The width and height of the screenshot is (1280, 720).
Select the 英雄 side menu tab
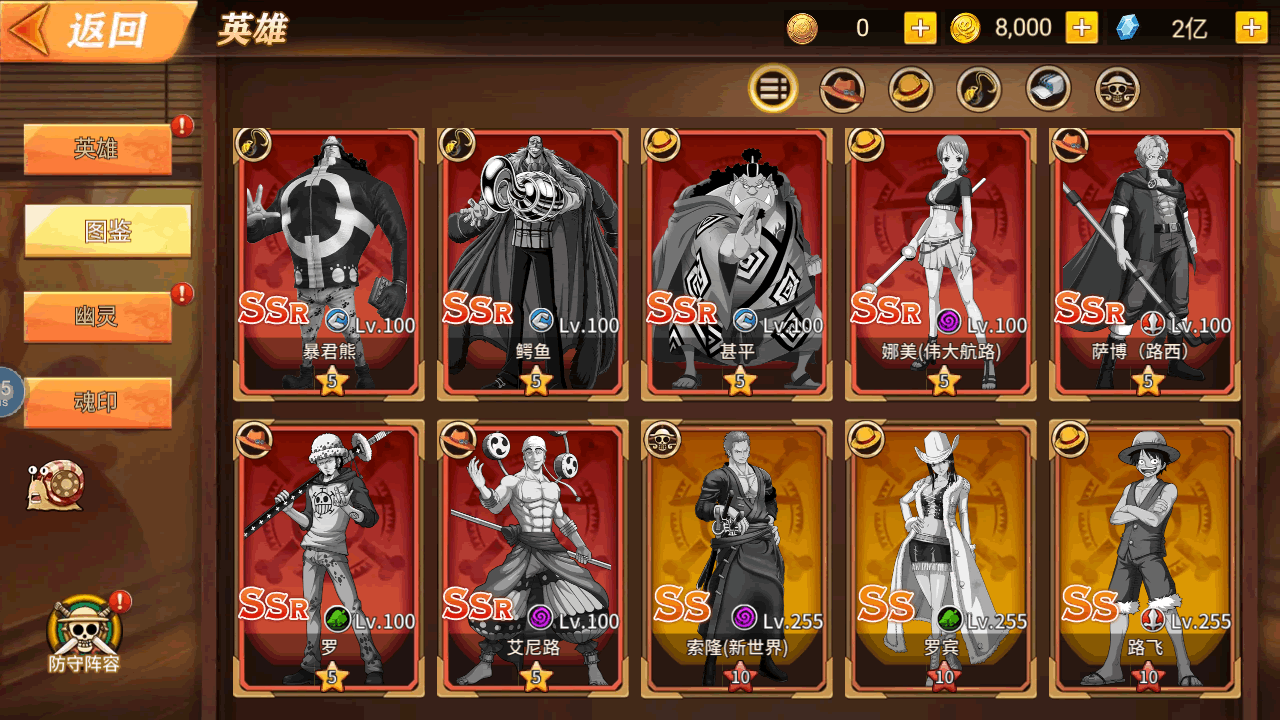click(97, 150)
